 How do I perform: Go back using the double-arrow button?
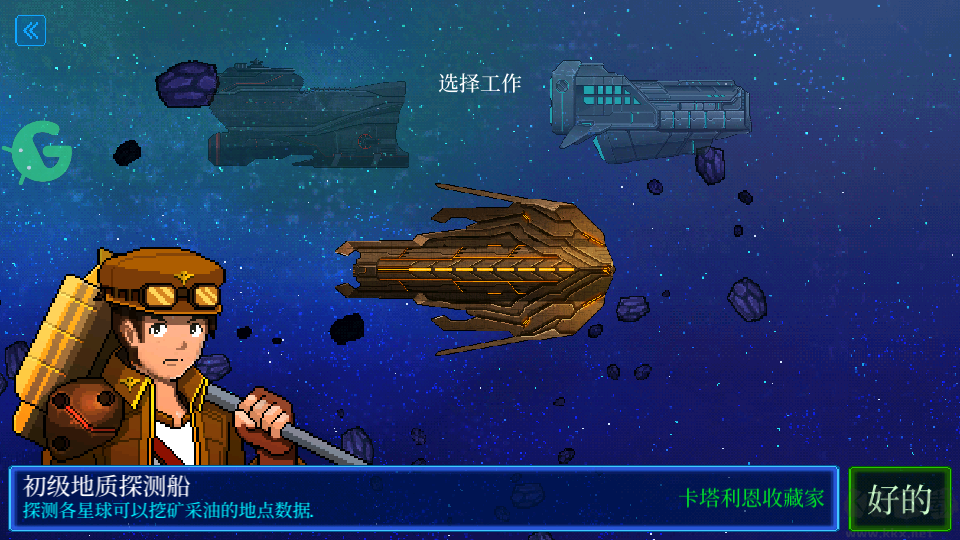pos(31,31)
